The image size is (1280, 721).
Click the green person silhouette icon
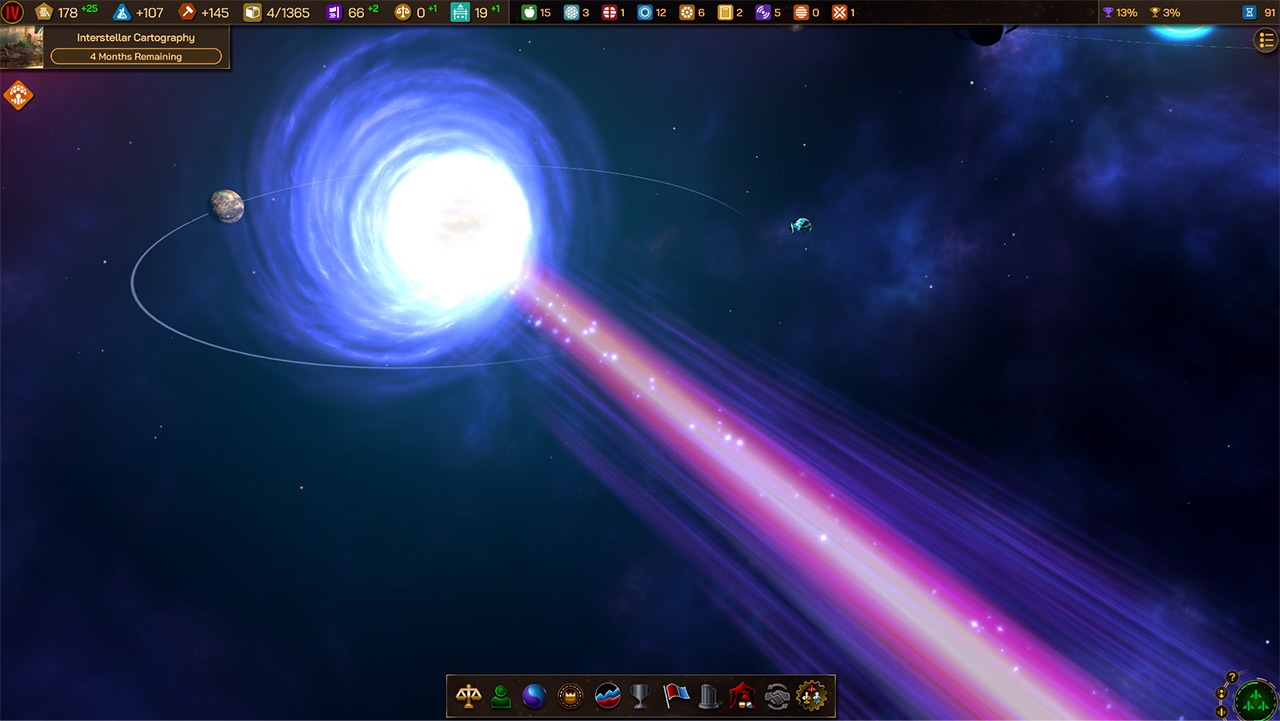coord(501,696)
